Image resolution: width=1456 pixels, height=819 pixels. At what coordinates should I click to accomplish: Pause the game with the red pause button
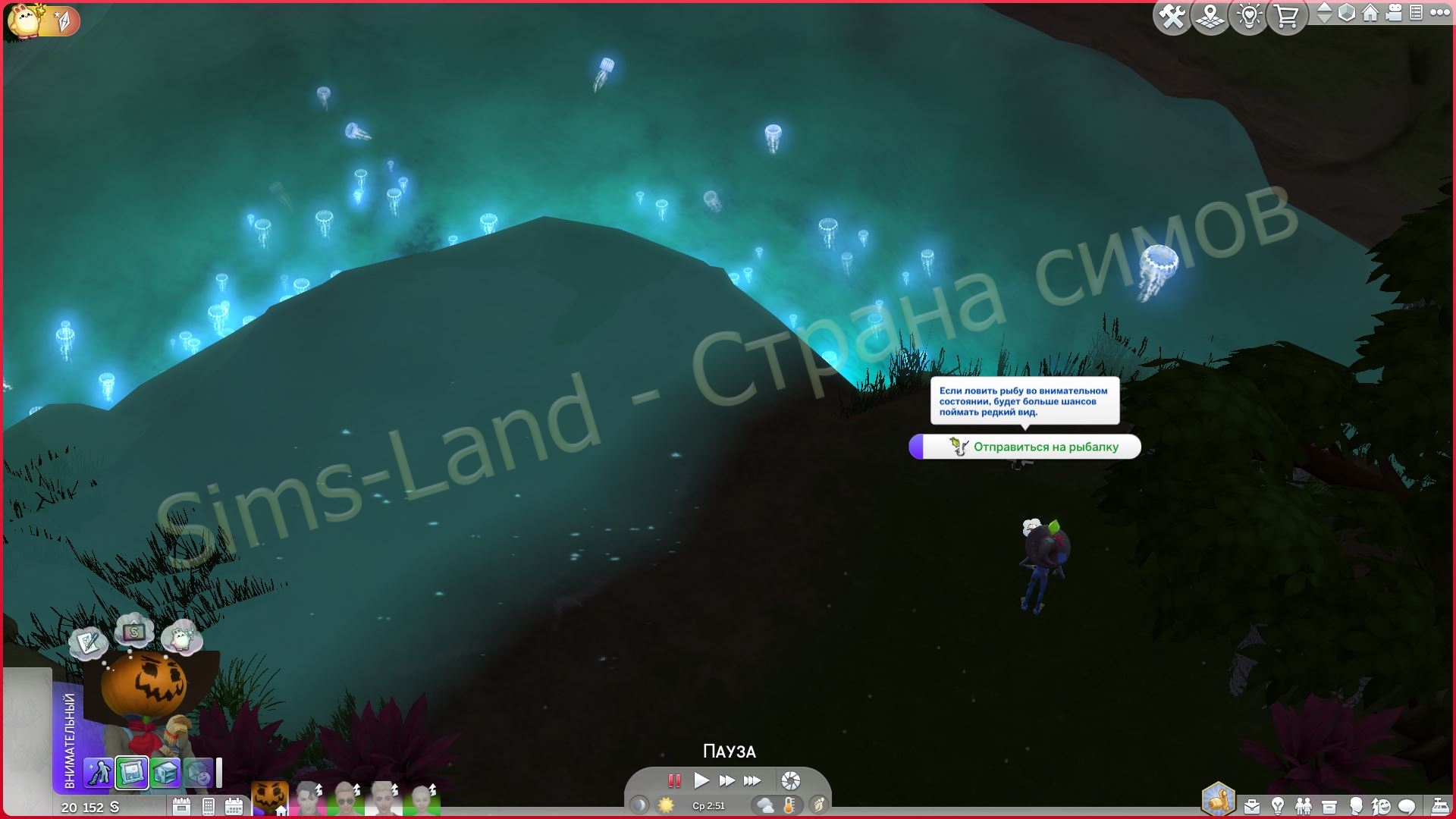tap(673, 780)
